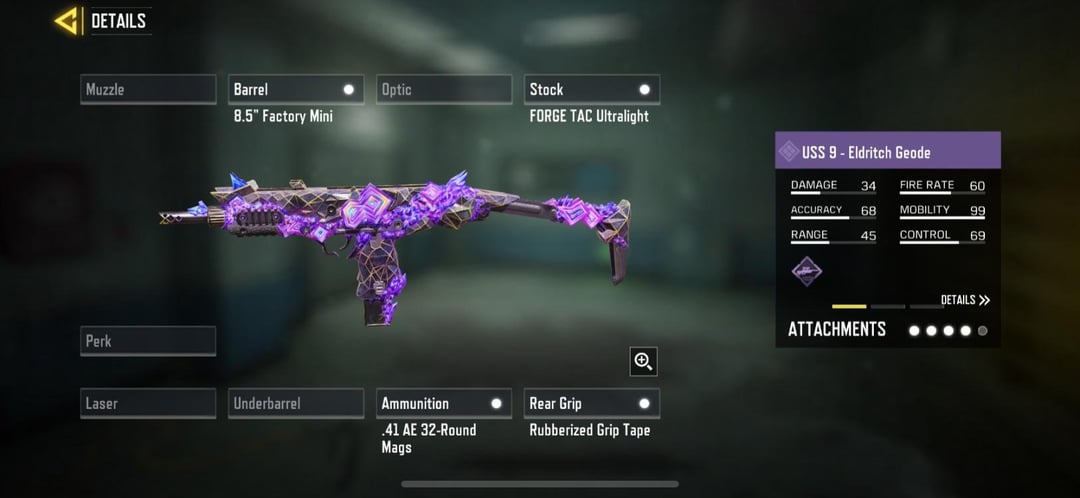Select the Eldritch Geode camo icon
This screenshot has height=498, width=1080.
(x=807, y=271)
